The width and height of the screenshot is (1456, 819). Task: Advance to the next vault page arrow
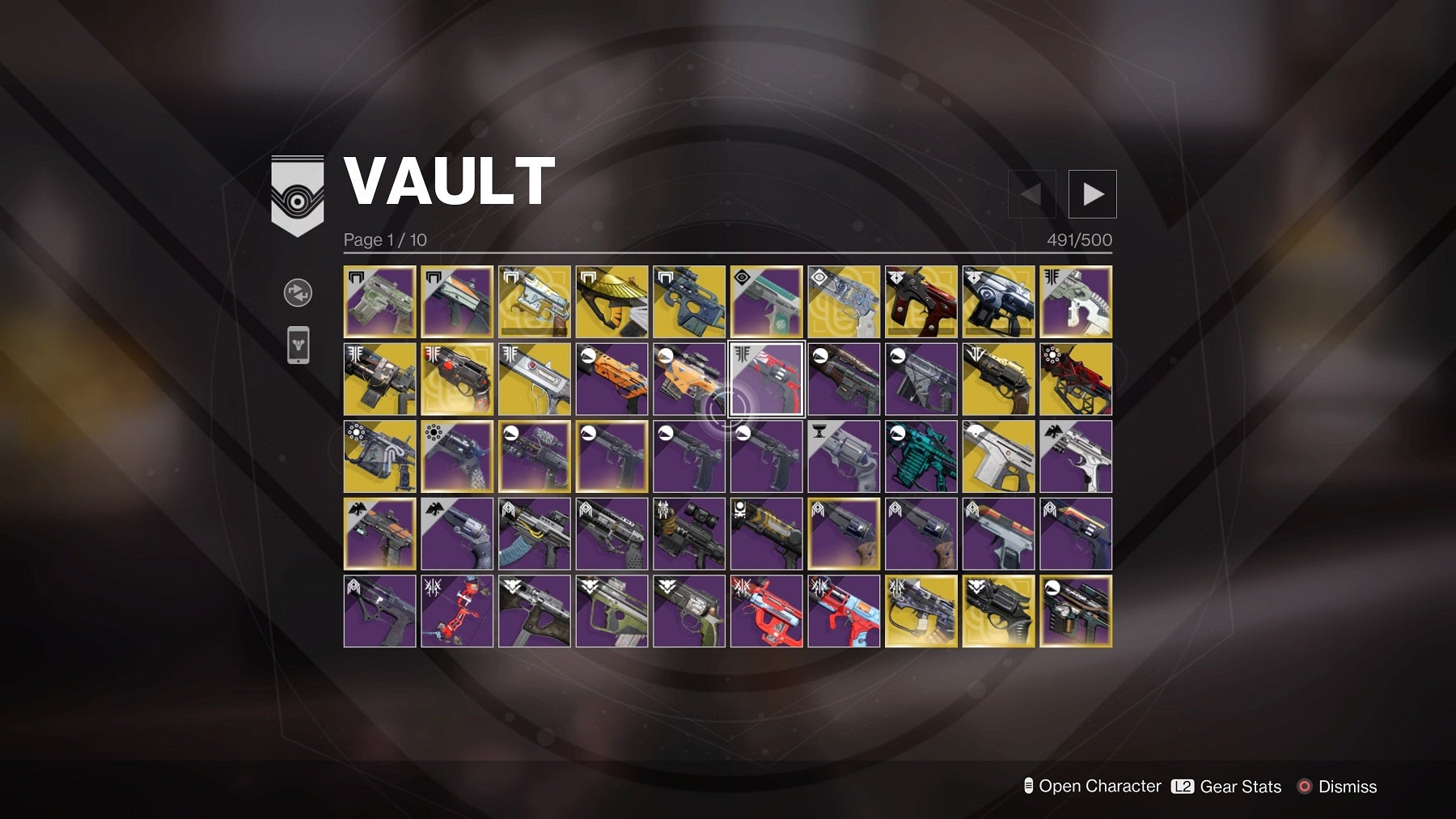(1093, 193)
